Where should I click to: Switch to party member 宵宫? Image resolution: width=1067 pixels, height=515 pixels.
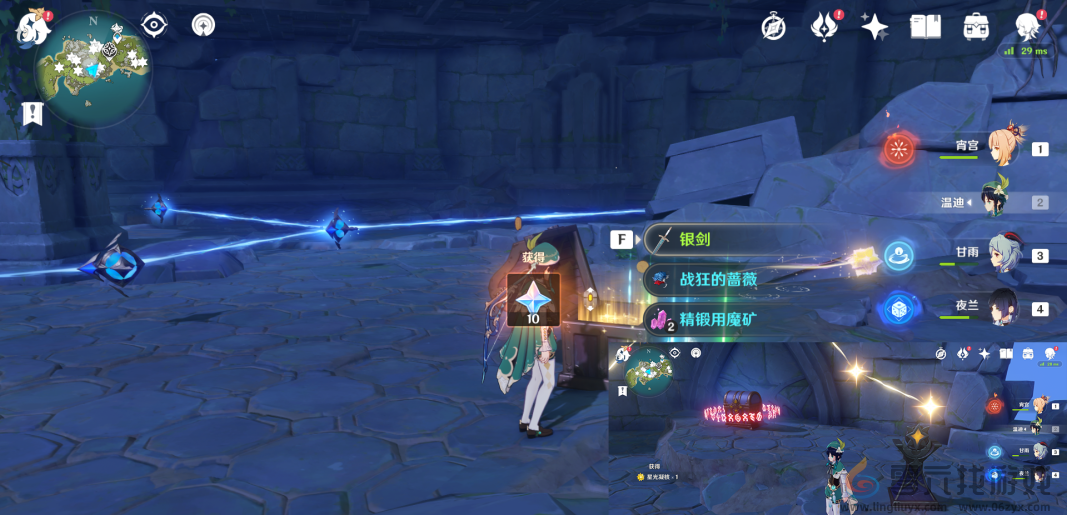tap(1001, 148)
